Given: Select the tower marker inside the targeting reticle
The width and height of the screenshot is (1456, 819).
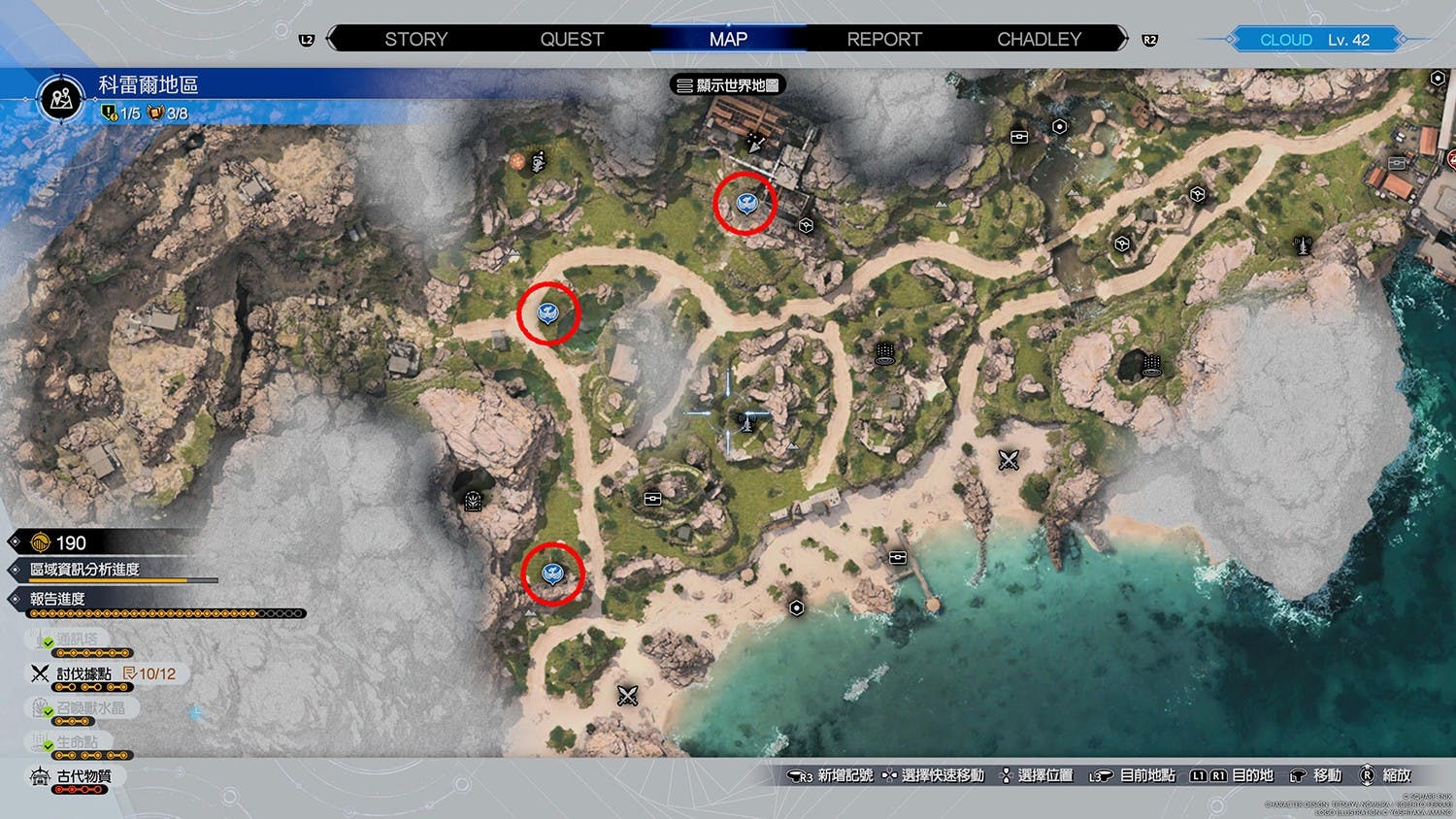Looking at the screenshot, I should coord(745,420).
